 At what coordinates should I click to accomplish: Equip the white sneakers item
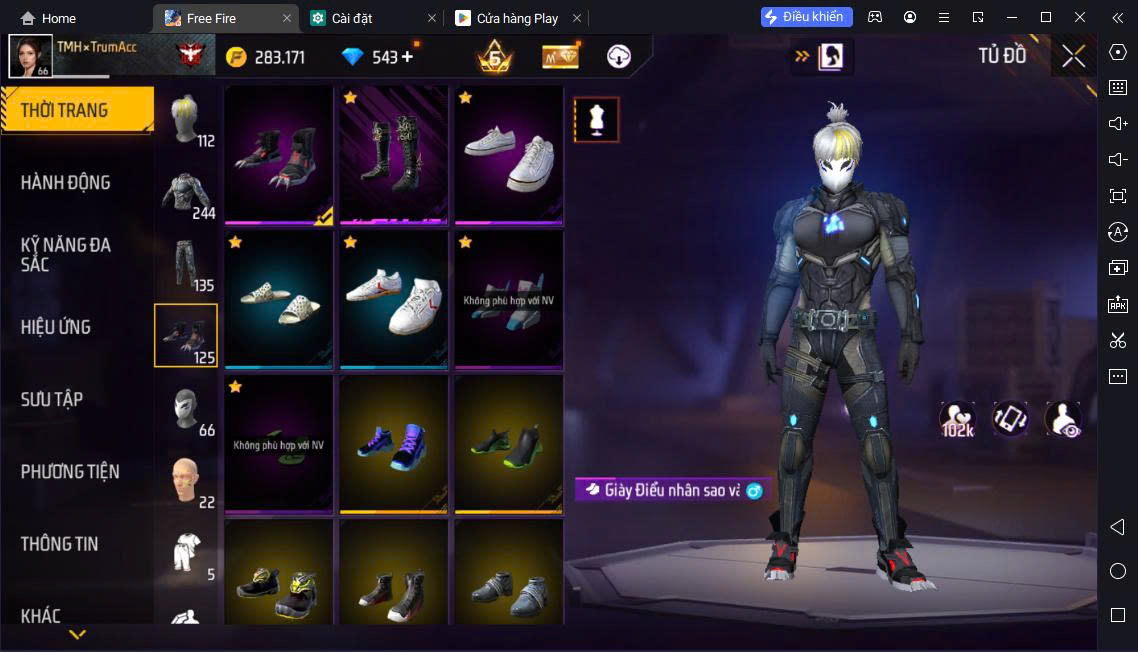point(509,155)
